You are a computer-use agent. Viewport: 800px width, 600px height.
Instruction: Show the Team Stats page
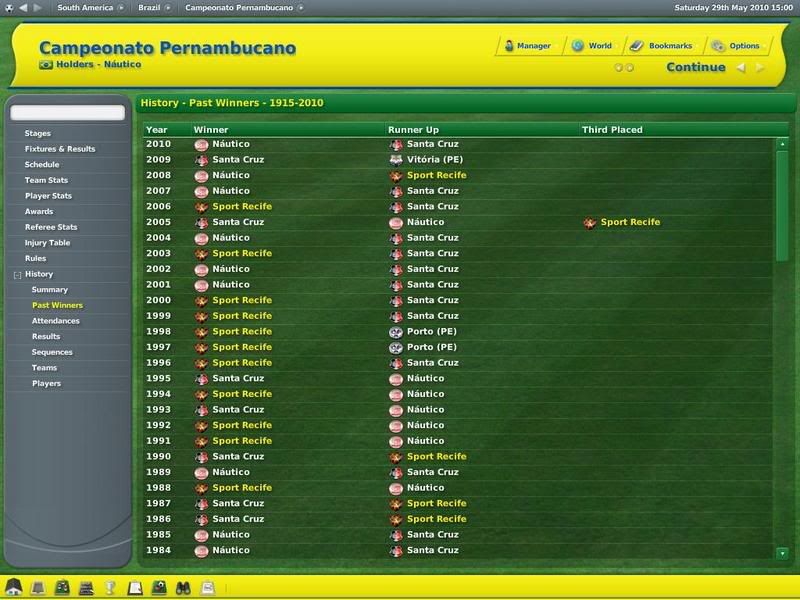[x=46, y=180]
